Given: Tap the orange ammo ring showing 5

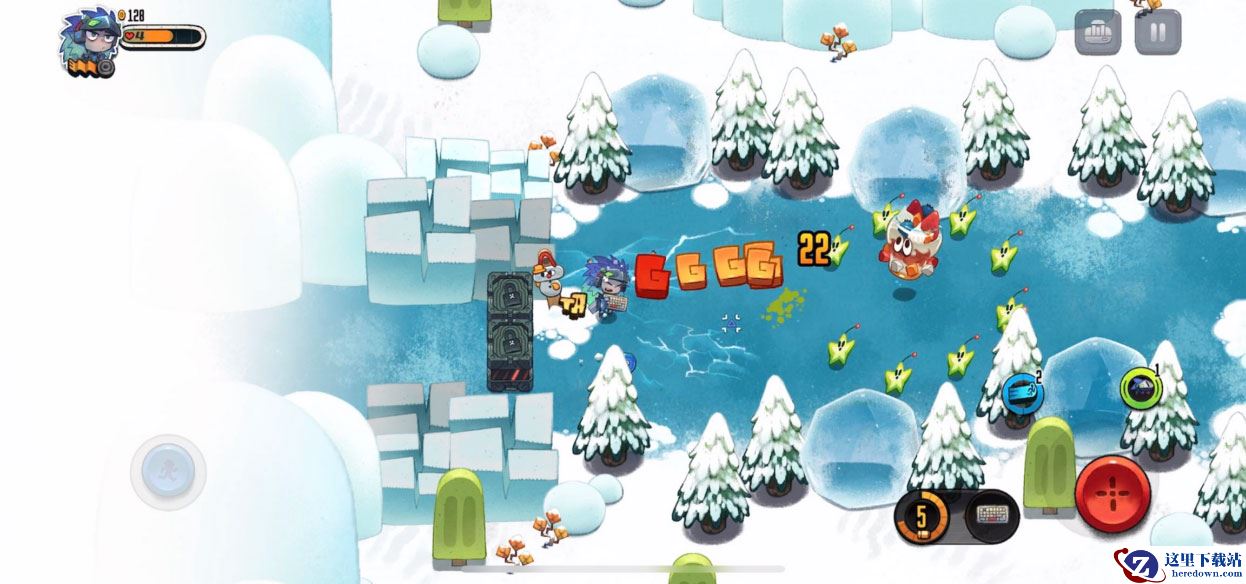Looking at the screenshot, I should [922, 517].
